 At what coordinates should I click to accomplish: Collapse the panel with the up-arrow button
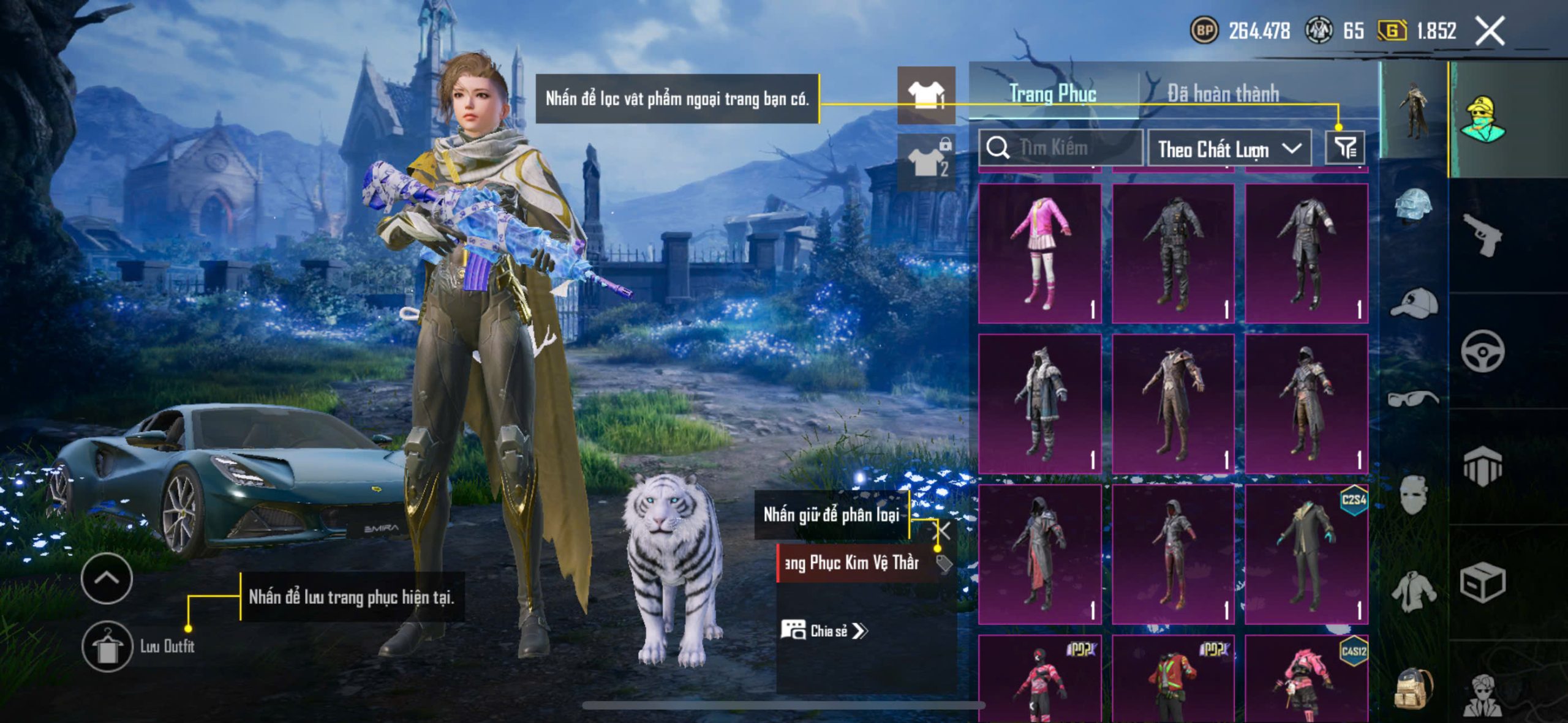coord(107,578)
